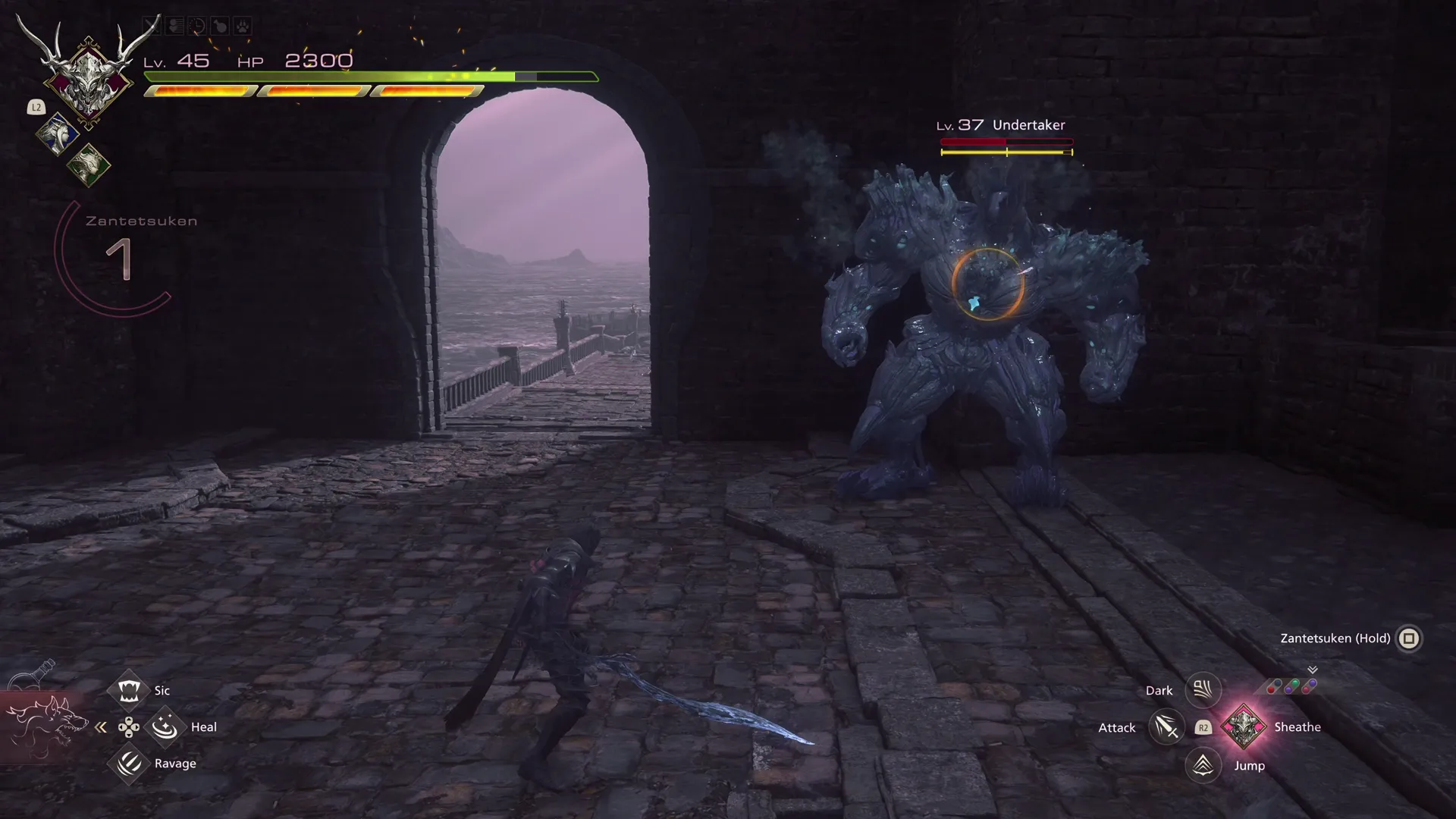Select the glowing Sheathe Eikon emblem
Viewport: 1456px width, 819px height.
click(x=1244, y=728)
